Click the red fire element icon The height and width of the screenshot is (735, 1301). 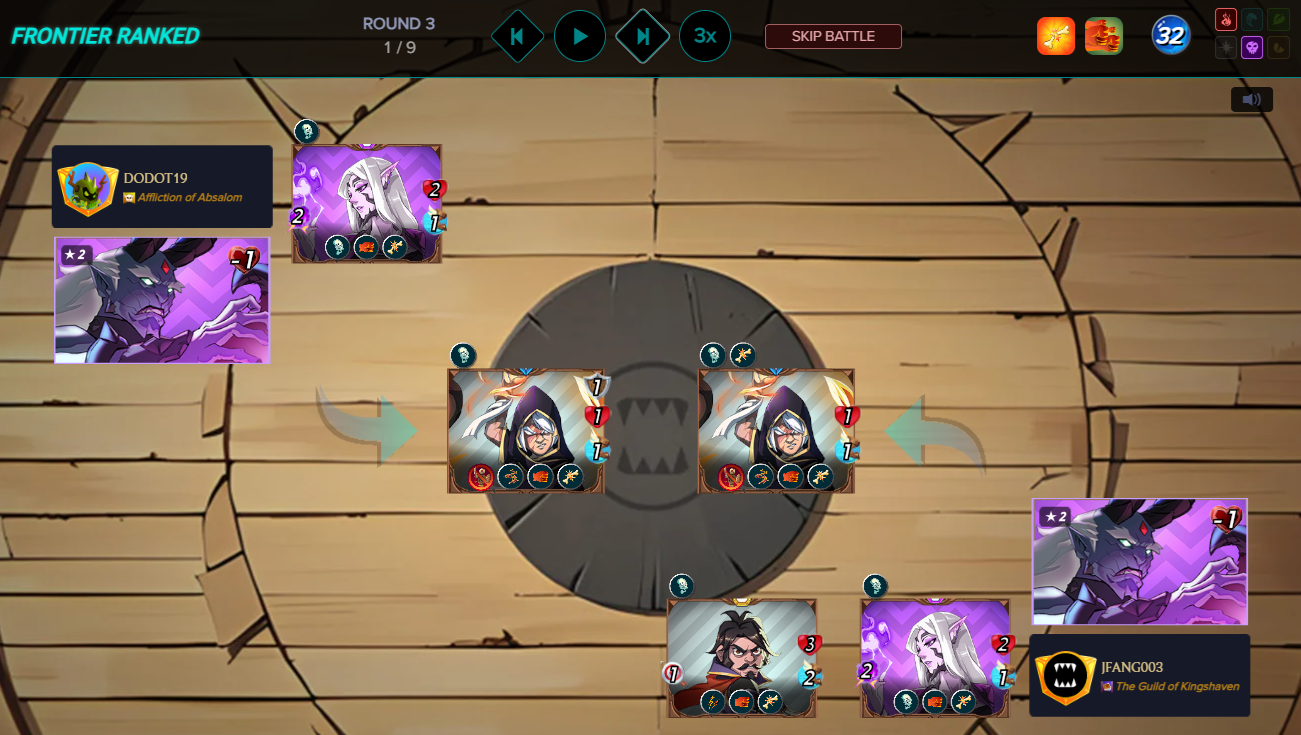[x=1226, y=19]
